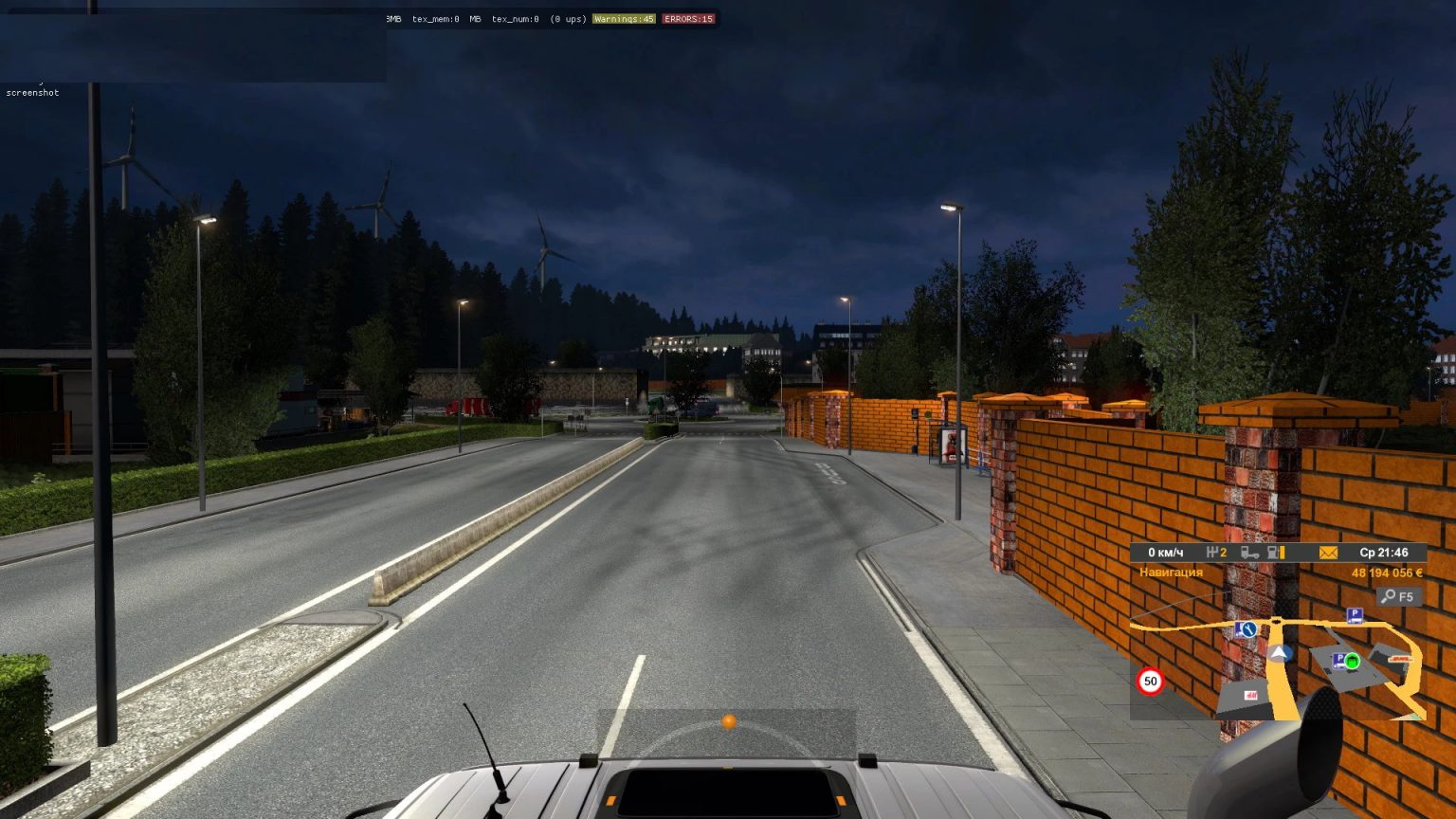The width and height of the screenshot is (1456, 819).
Task: Click the fuel pump icon
Action: point(1272,553)
